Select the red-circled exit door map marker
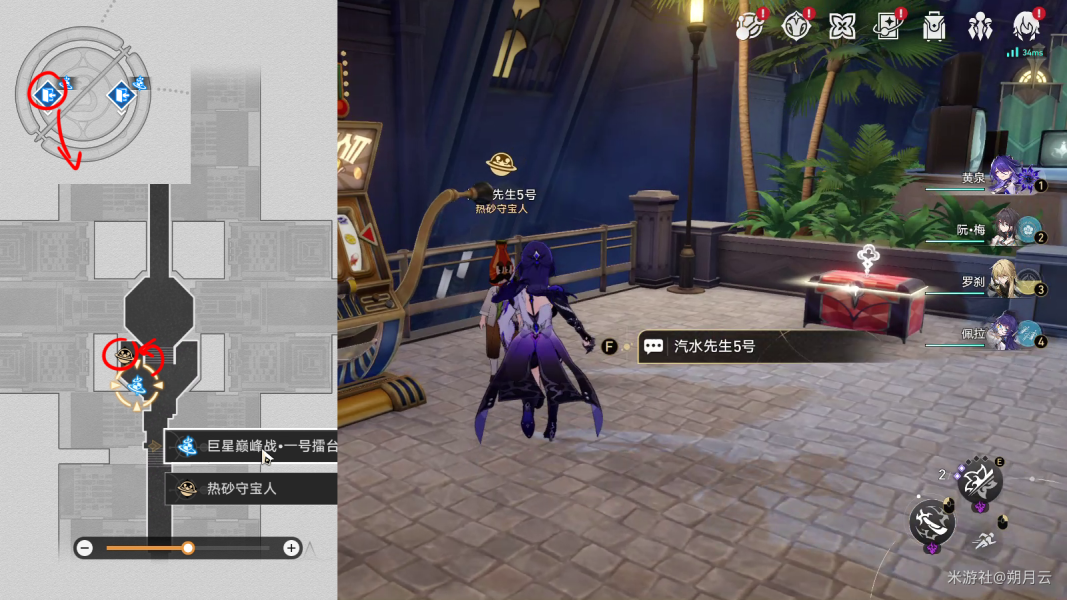 tap(46, 95)
